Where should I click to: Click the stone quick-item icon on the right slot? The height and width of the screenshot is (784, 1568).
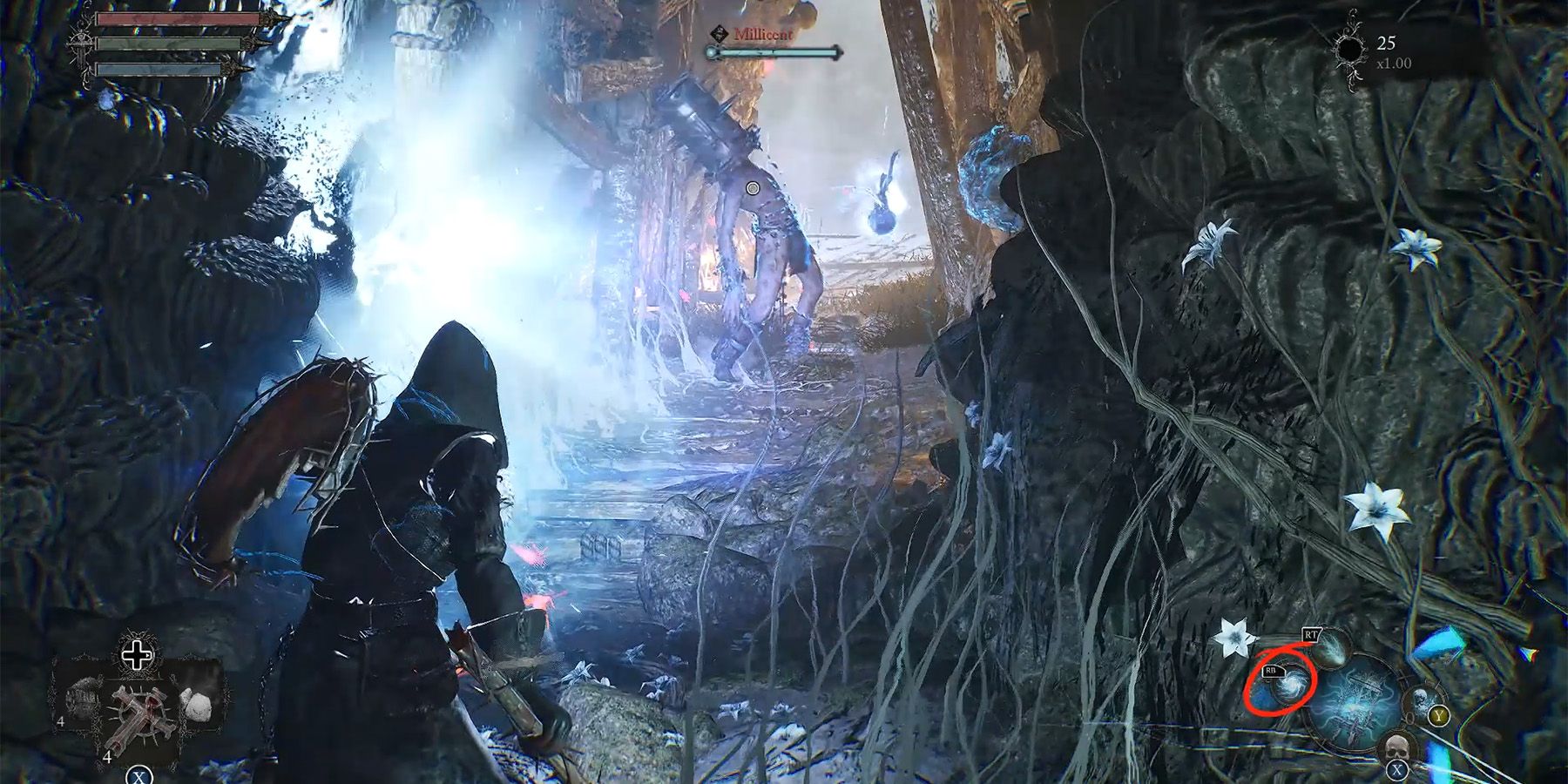[x=197, y=704]
